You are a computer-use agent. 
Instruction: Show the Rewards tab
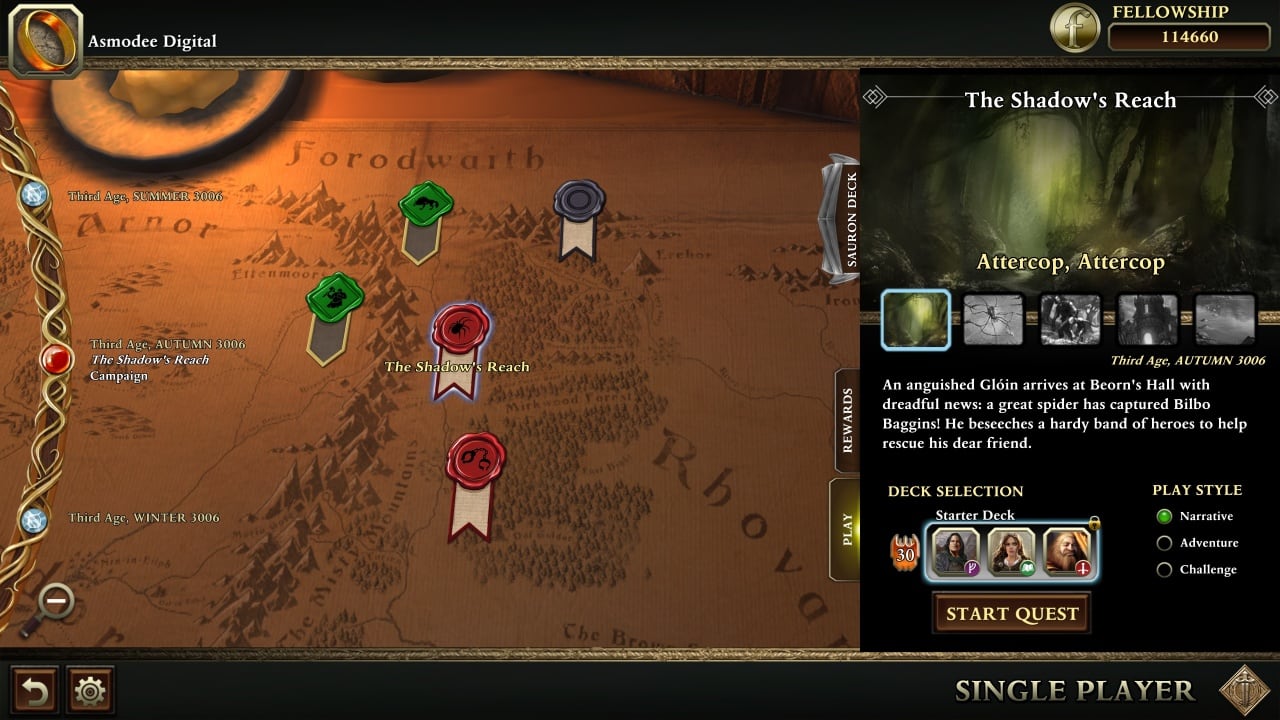[847, 421]
